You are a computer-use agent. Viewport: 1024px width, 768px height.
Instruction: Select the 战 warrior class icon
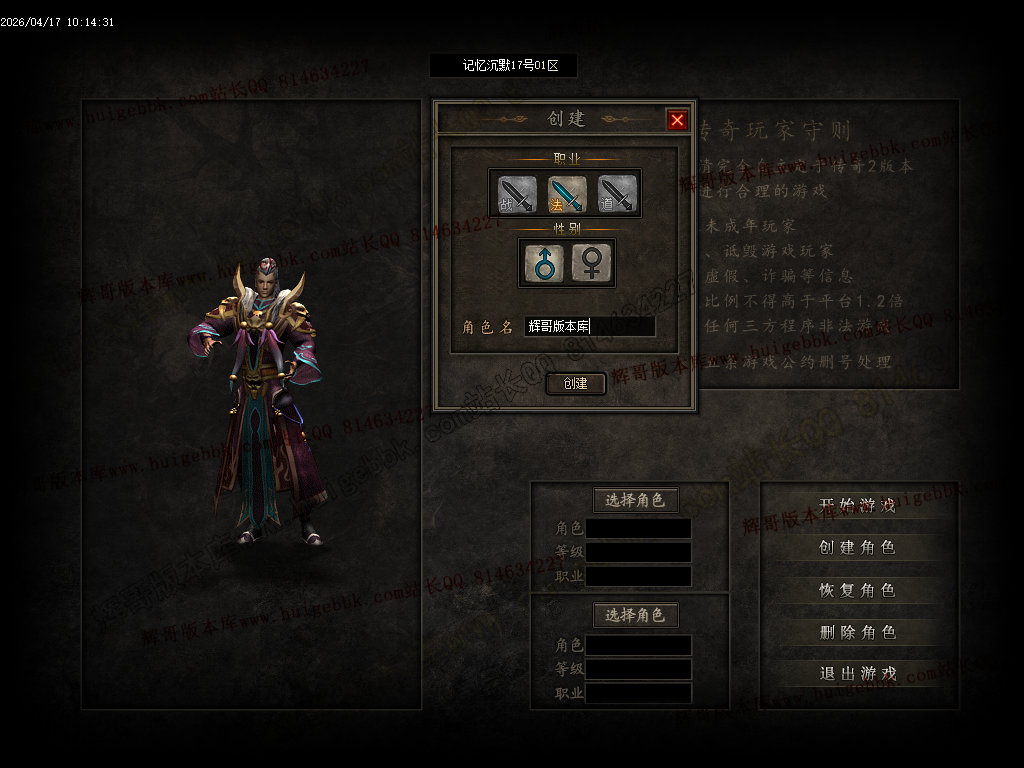click(516, 194)
